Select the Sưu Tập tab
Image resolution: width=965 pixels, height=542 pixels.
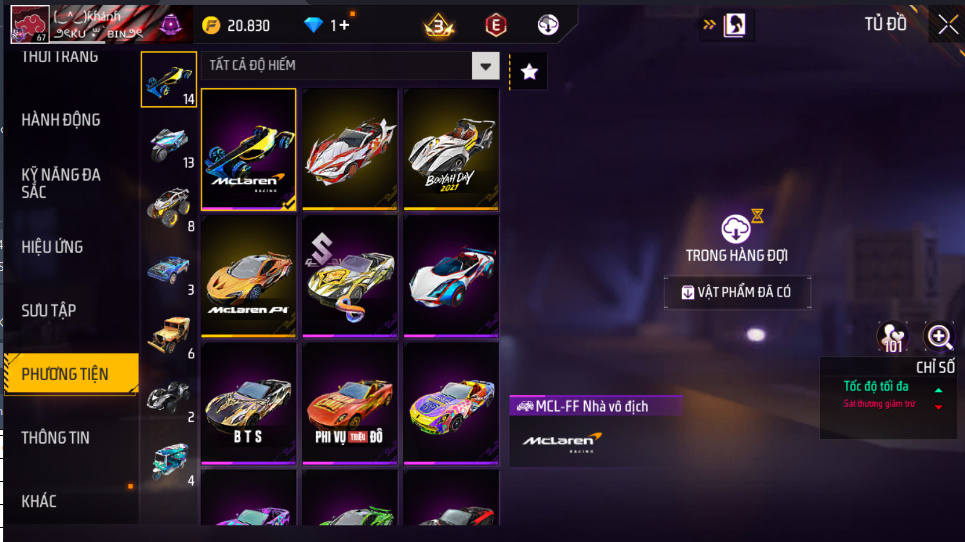49,311
